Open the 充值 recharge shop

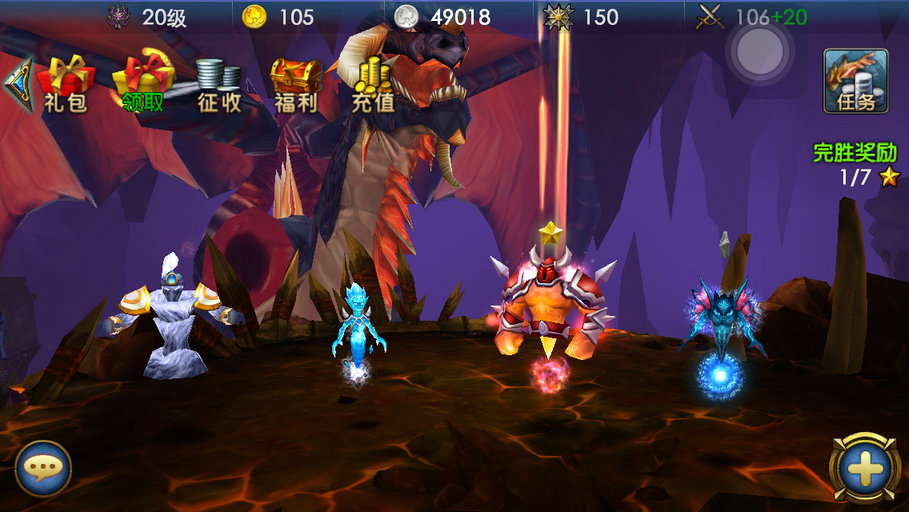tap(373, 84)
